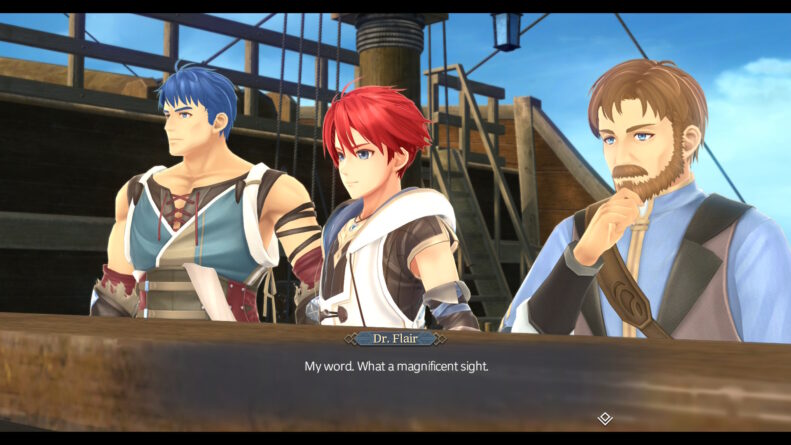Advance dialogue via the diamond continue indicator
The width and height of the screenshot is (791, 445).
point(604,418)
